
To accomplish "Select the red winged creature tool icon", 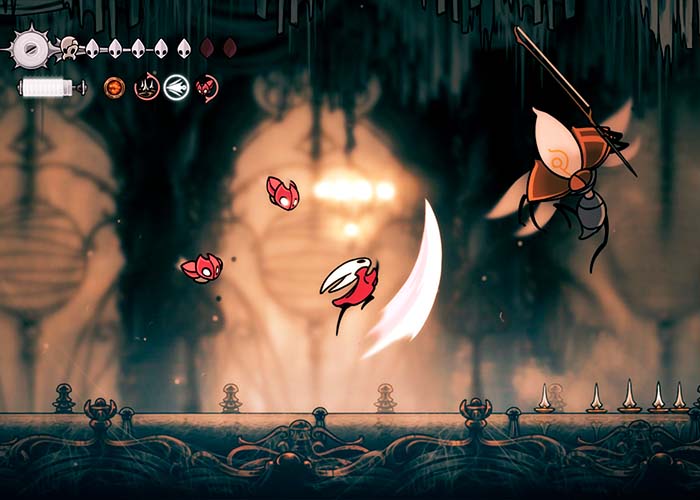I will click(207, 88).
